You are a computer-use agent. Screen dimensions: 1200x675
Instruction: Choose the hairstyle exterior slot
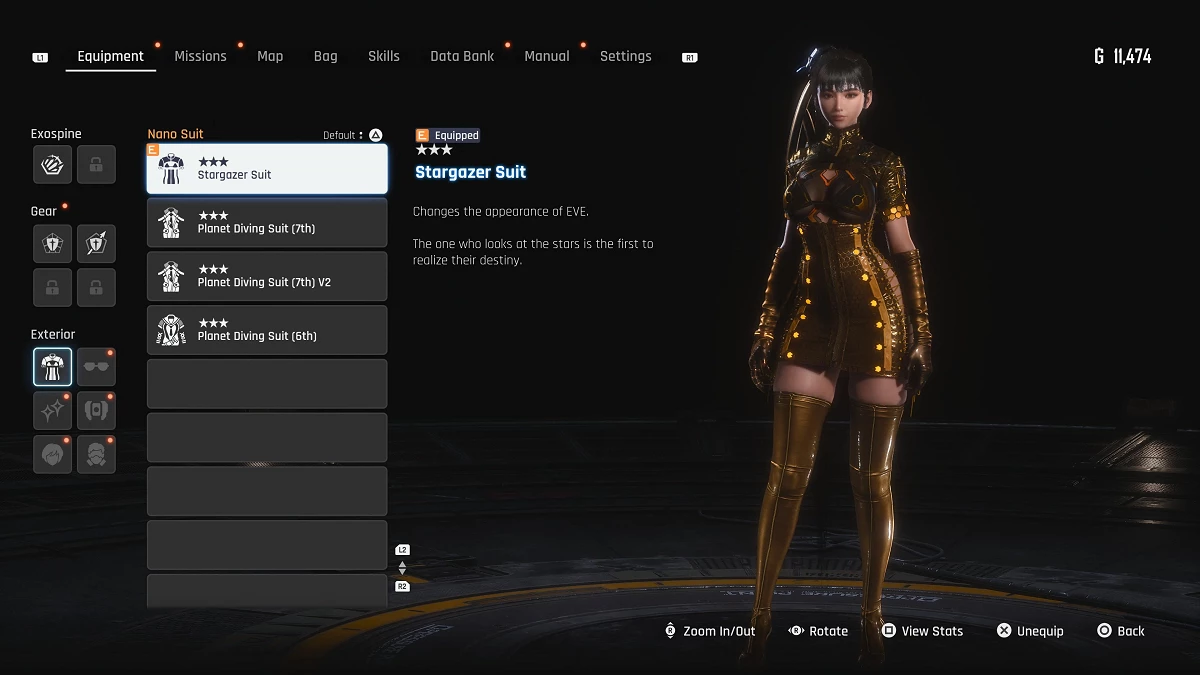tap(52, 454)
